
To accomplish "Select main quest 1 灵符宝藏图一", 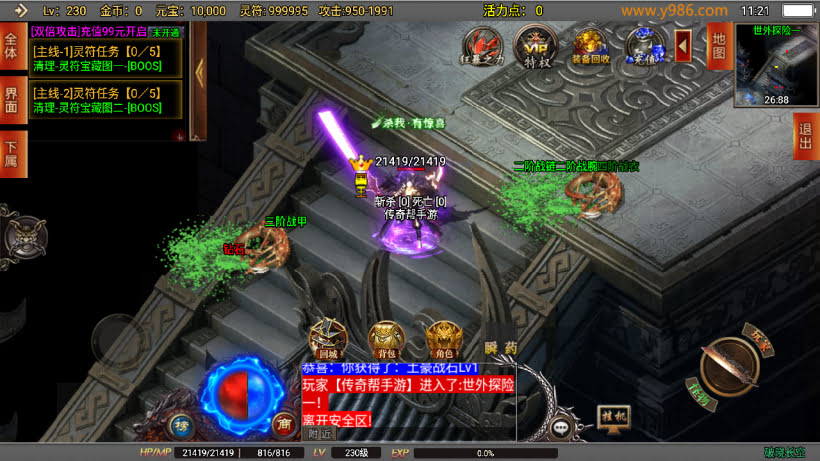I will tap(105, 58).
